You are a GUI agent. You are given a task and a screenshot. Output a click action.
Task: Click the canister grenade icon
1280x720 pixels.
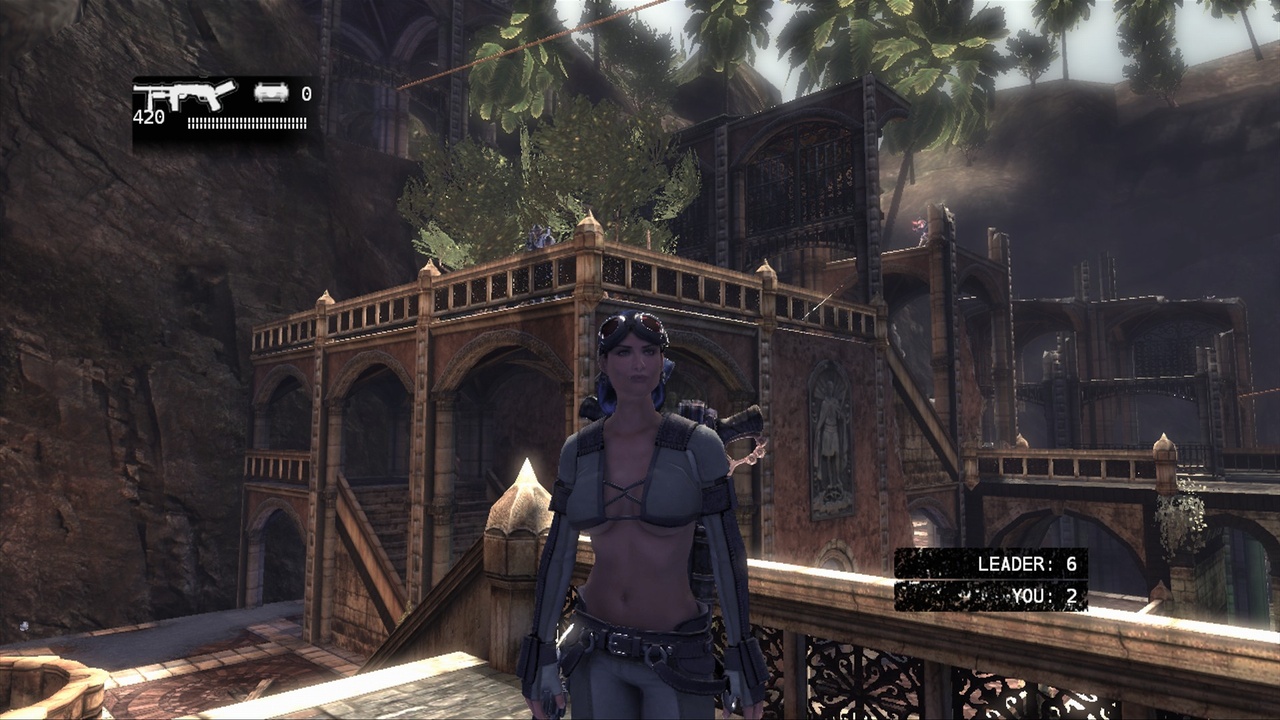271,93
